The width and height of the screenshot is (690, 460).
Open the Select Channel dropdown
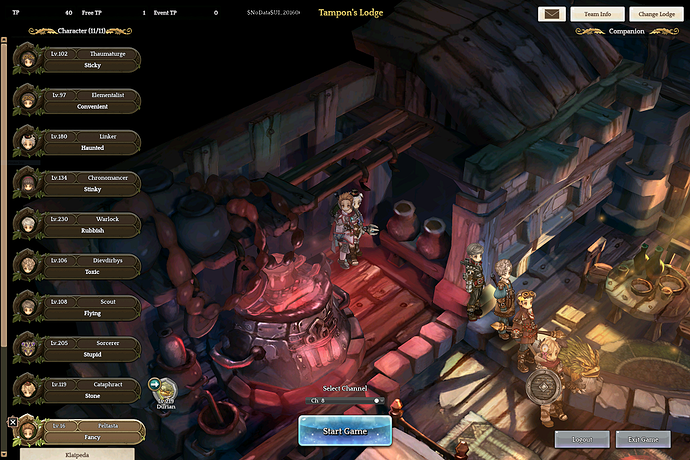pyautogui.click(x=345, y=400)
